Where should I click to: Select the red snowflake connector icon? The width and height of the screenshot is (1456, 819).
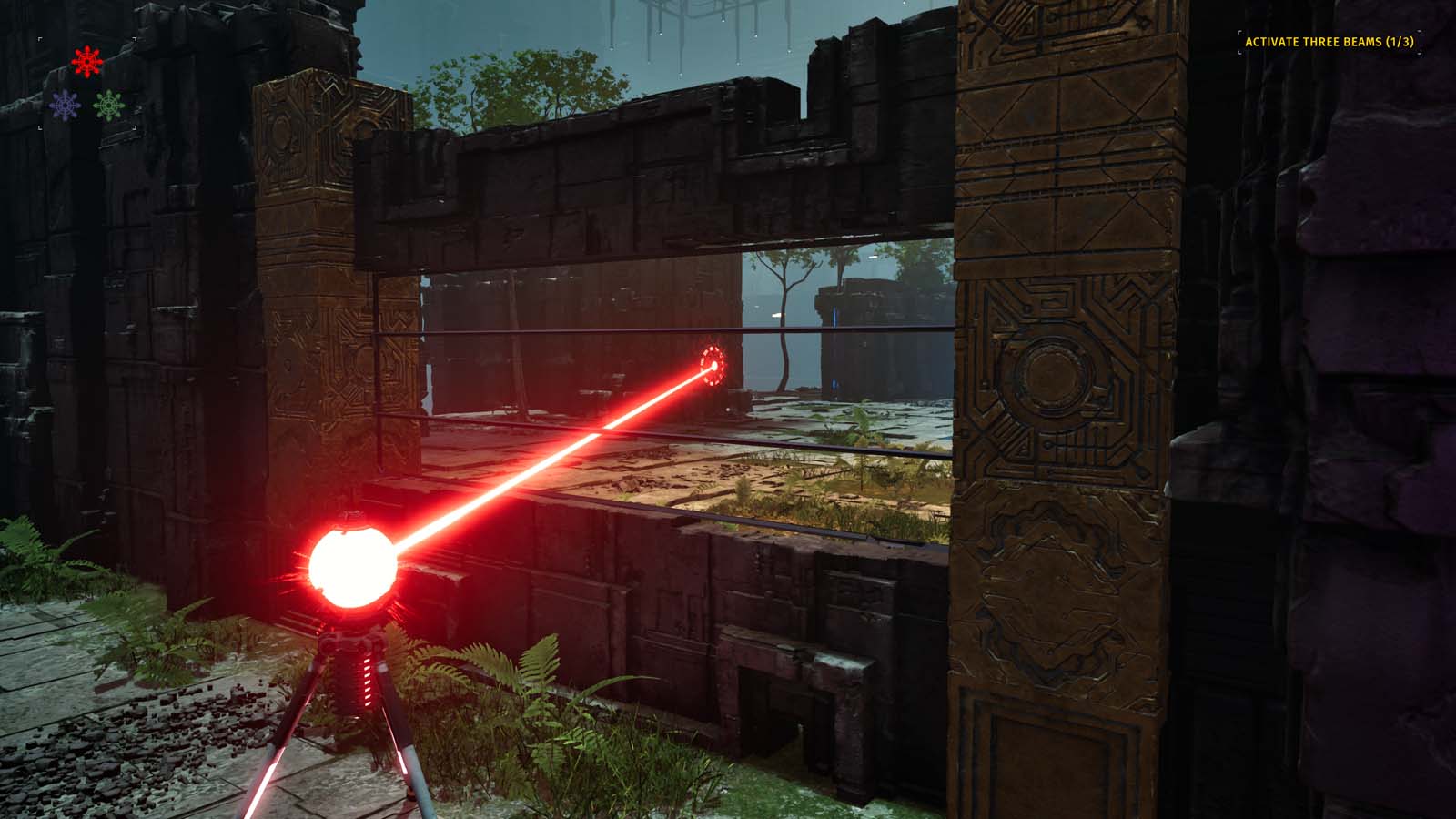click(85, 62)
